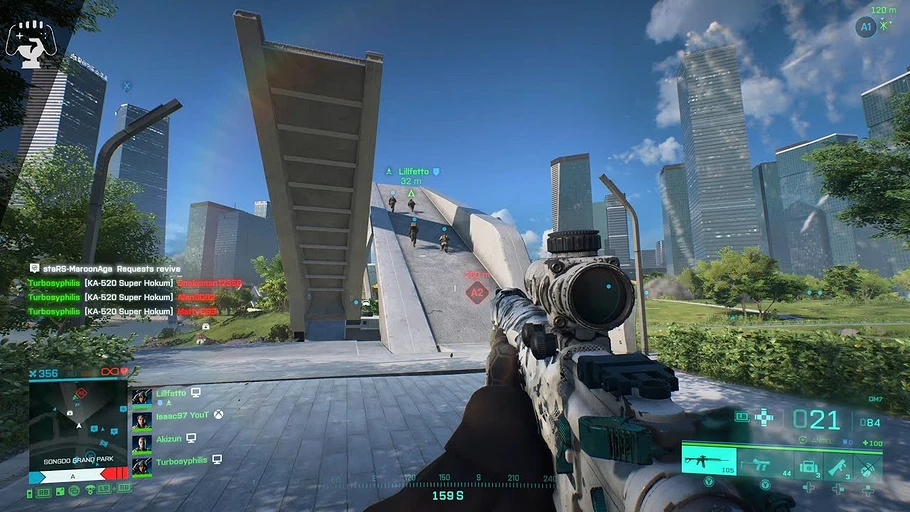Select squad member Lillfetto in the squad list
Viewport: 910px width, 512px height.
171,394
